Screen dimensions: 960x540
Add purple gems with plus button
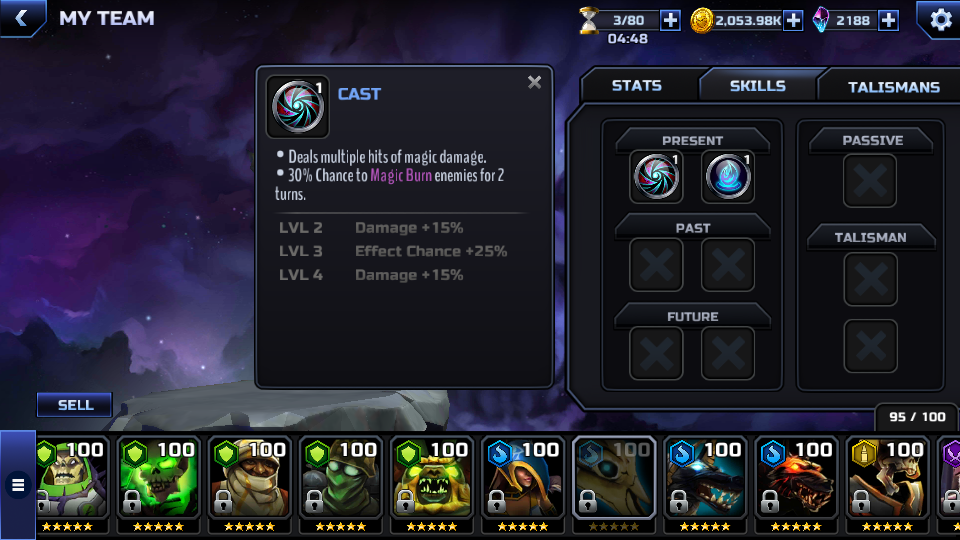pyautogui.click(x=888, y=20)
